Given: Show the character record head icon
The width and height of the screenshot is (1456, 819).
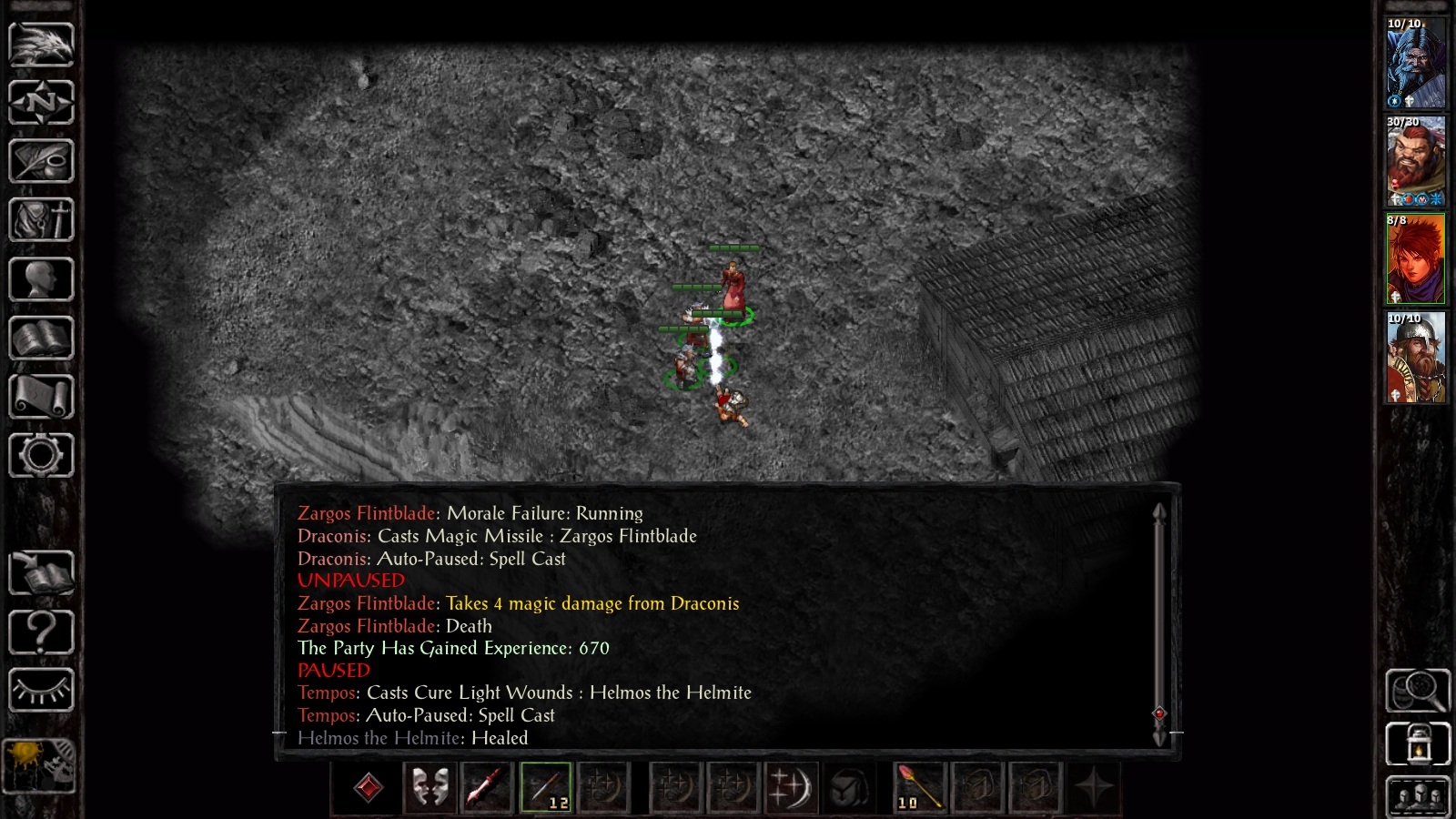Looking at the screenshot, I should (x=41, y=278).
